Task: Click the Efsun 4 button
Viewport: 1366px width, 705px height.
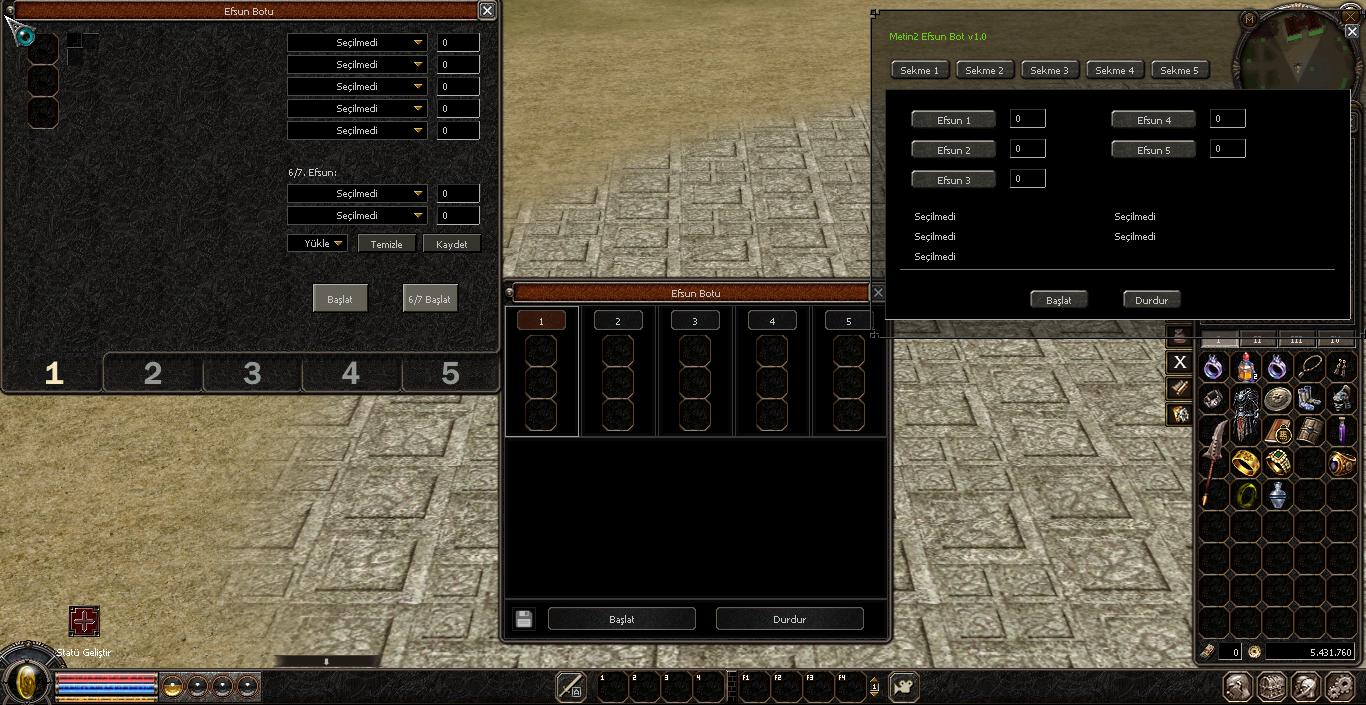Action: point(1153,120)
